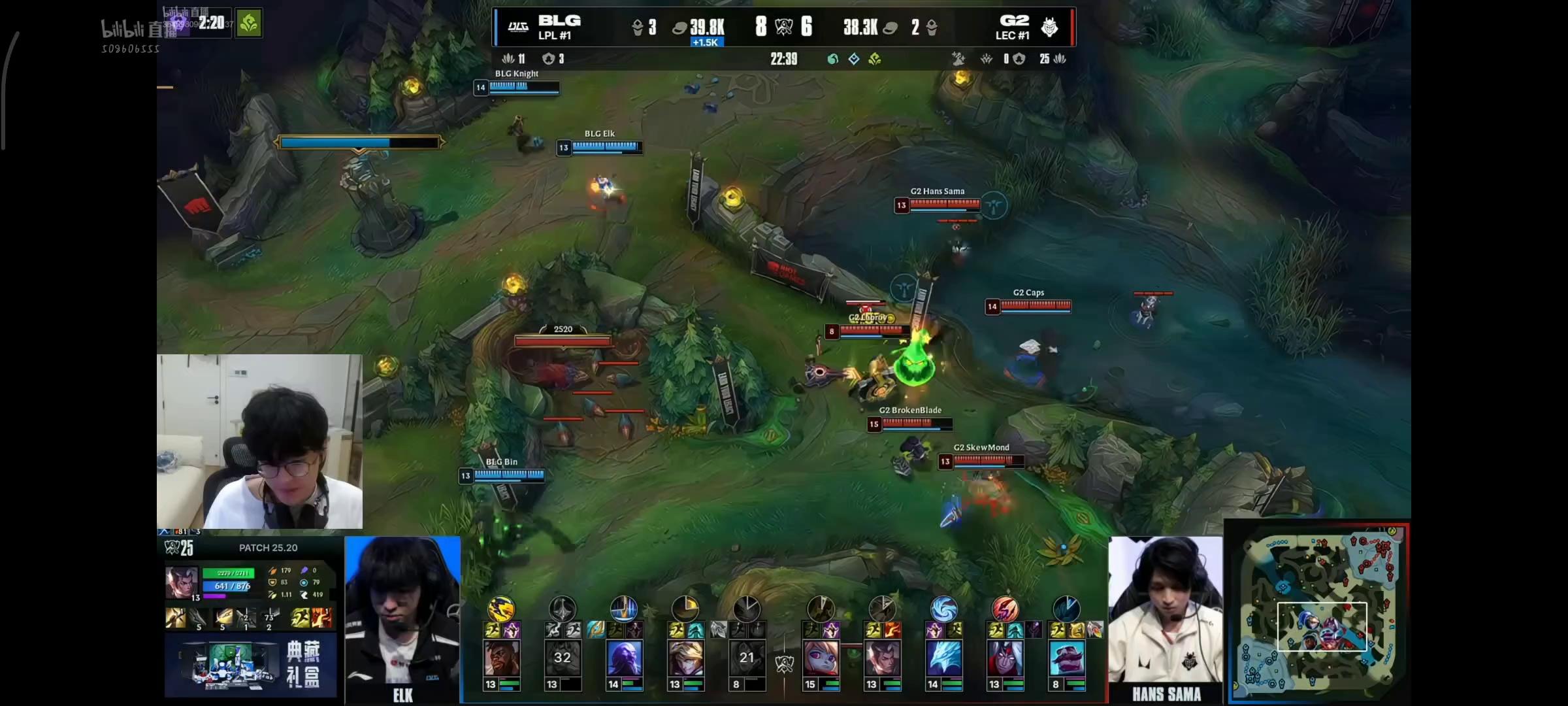Click the Worlds trophy logo between kill scores
The width and height of the screenshot is (1568, 706).
click(x=783, y=27)
